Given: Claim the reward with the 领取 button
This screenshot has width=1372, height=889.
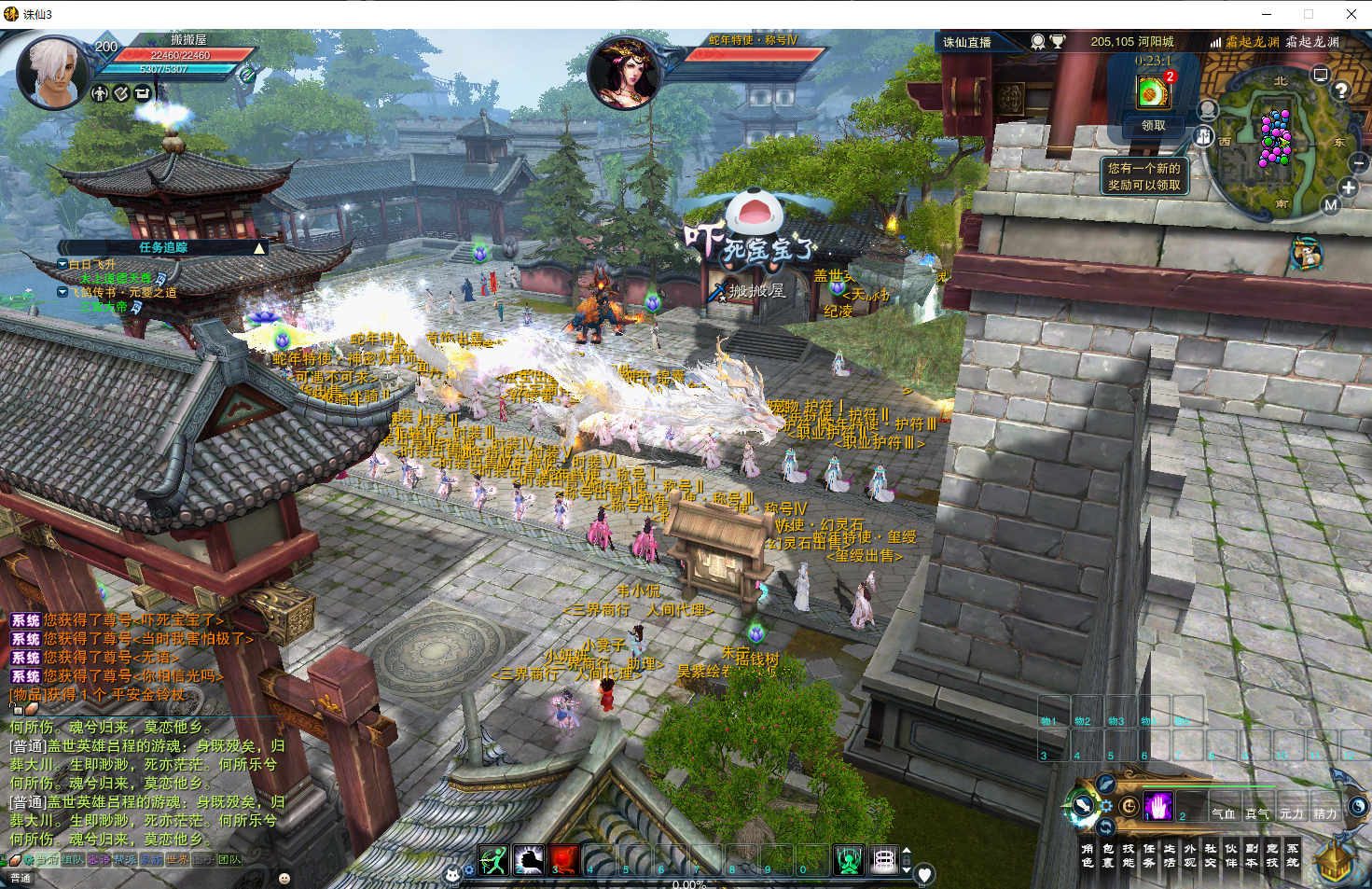Looking at the screenshot, I should 1153,125.
